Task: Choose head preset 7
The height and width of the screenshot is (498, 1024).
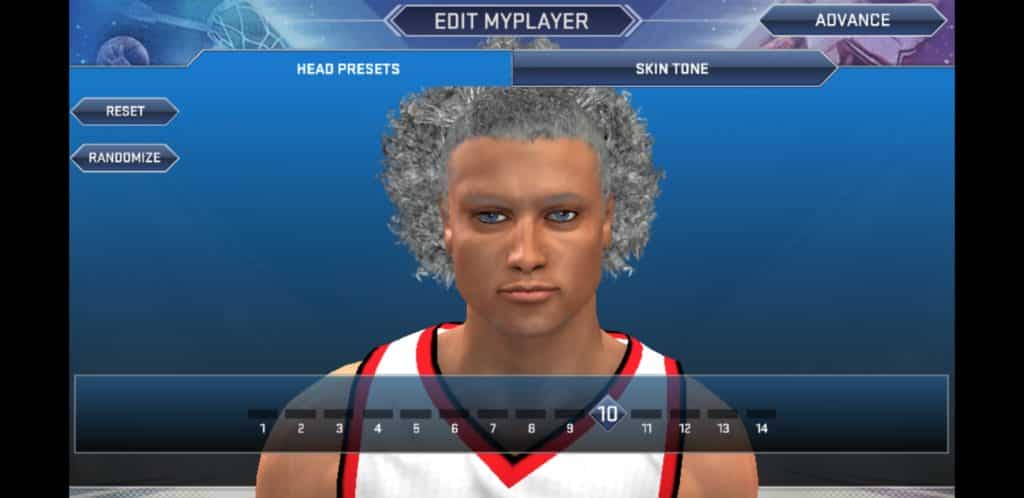Action: [492, 420]
